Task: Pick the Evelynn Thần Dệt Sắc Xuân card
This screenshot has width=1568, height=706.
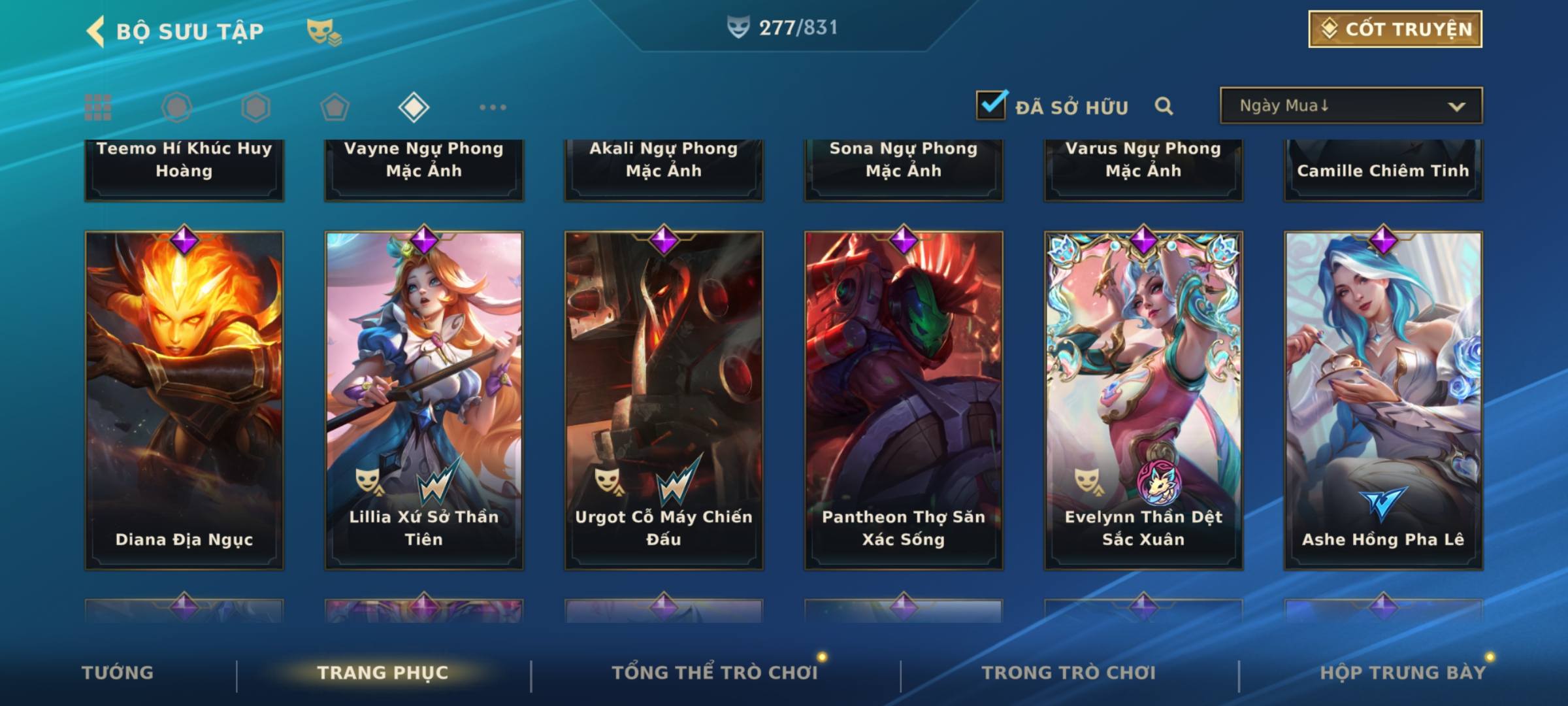Action: (x=1143, y=400)
